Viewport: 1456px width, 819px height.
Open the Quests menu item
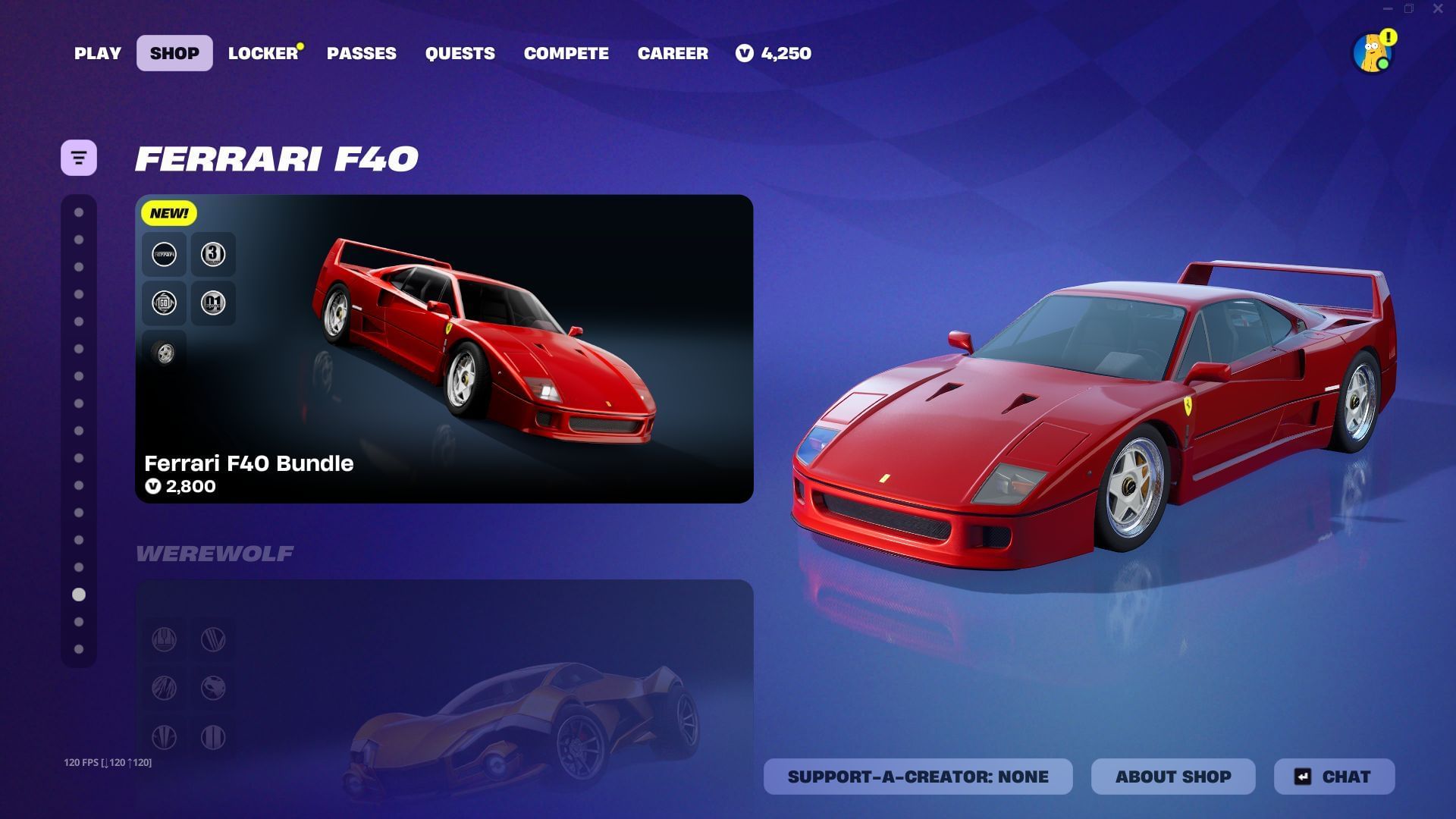(459, 53)
